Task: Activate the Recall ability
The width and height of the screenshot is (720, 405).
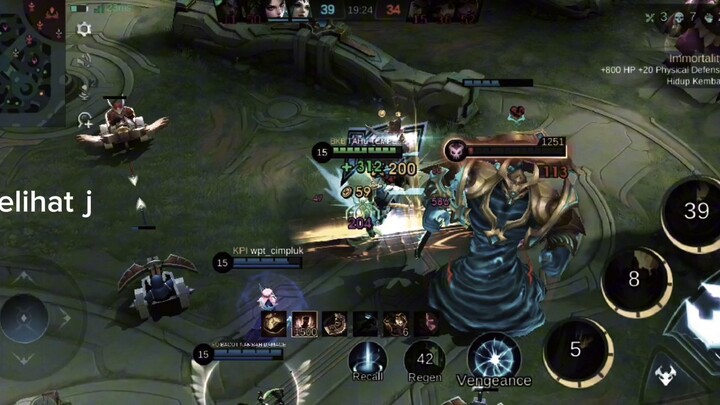Action: click(x=368, y=360)
